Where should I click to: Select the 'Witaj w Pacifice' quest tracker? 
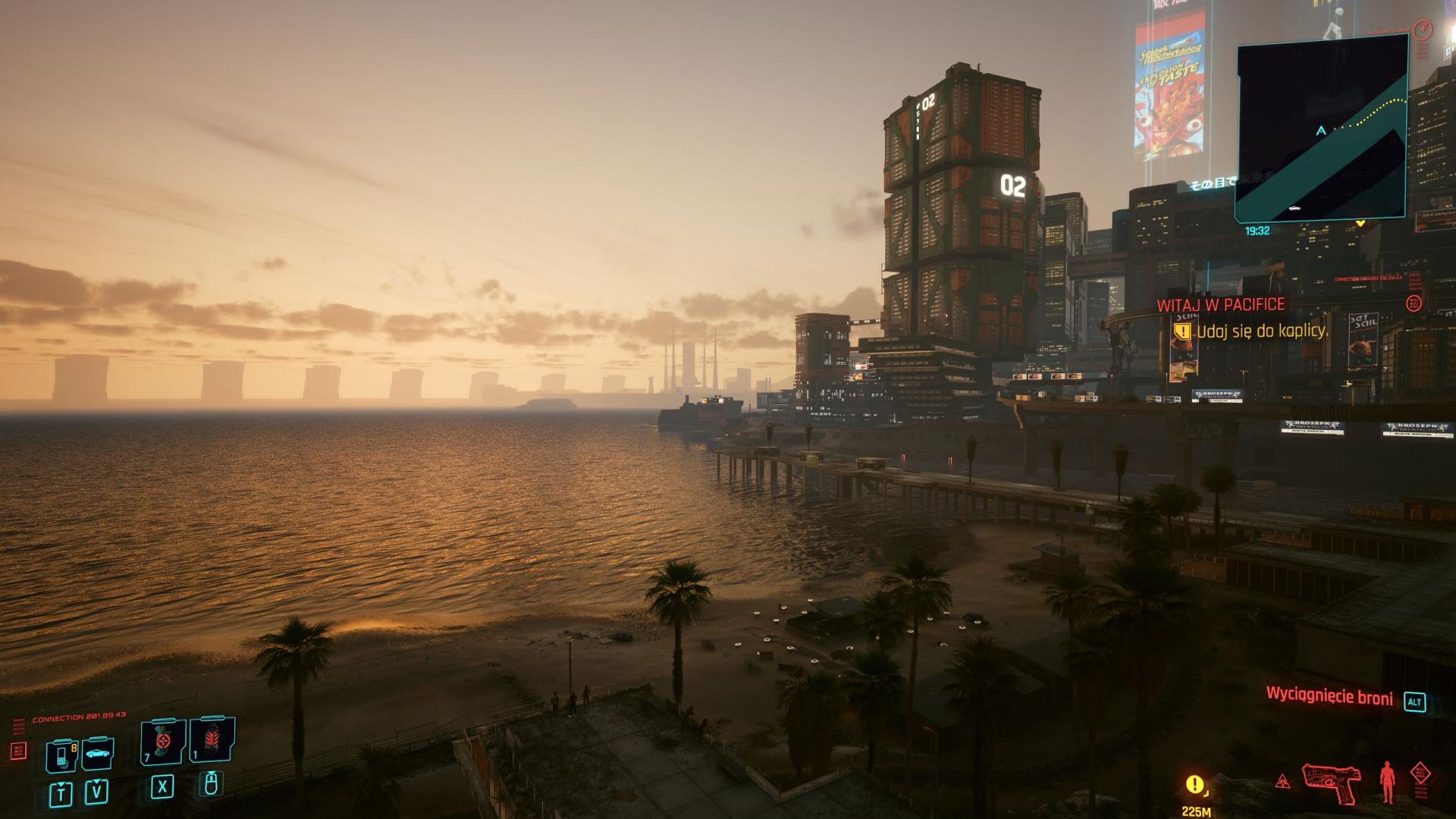point(1220,305)
